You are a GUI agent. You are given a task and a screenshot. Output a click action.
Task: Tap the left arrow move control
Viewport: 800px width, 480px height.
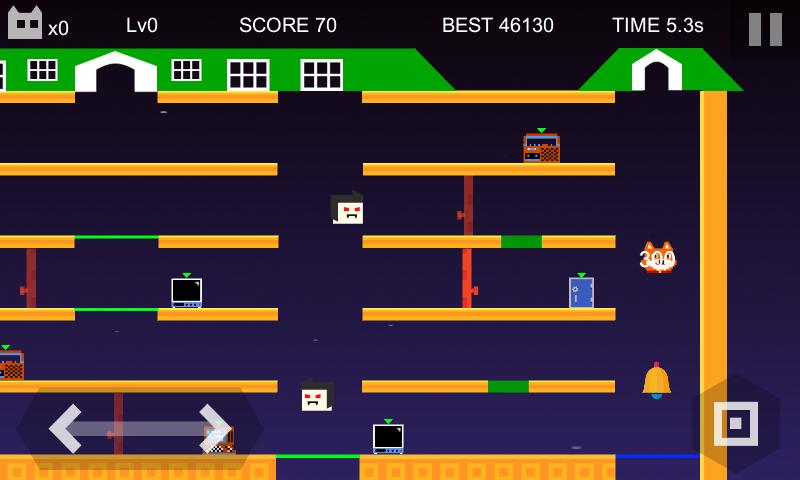point(70,428)
